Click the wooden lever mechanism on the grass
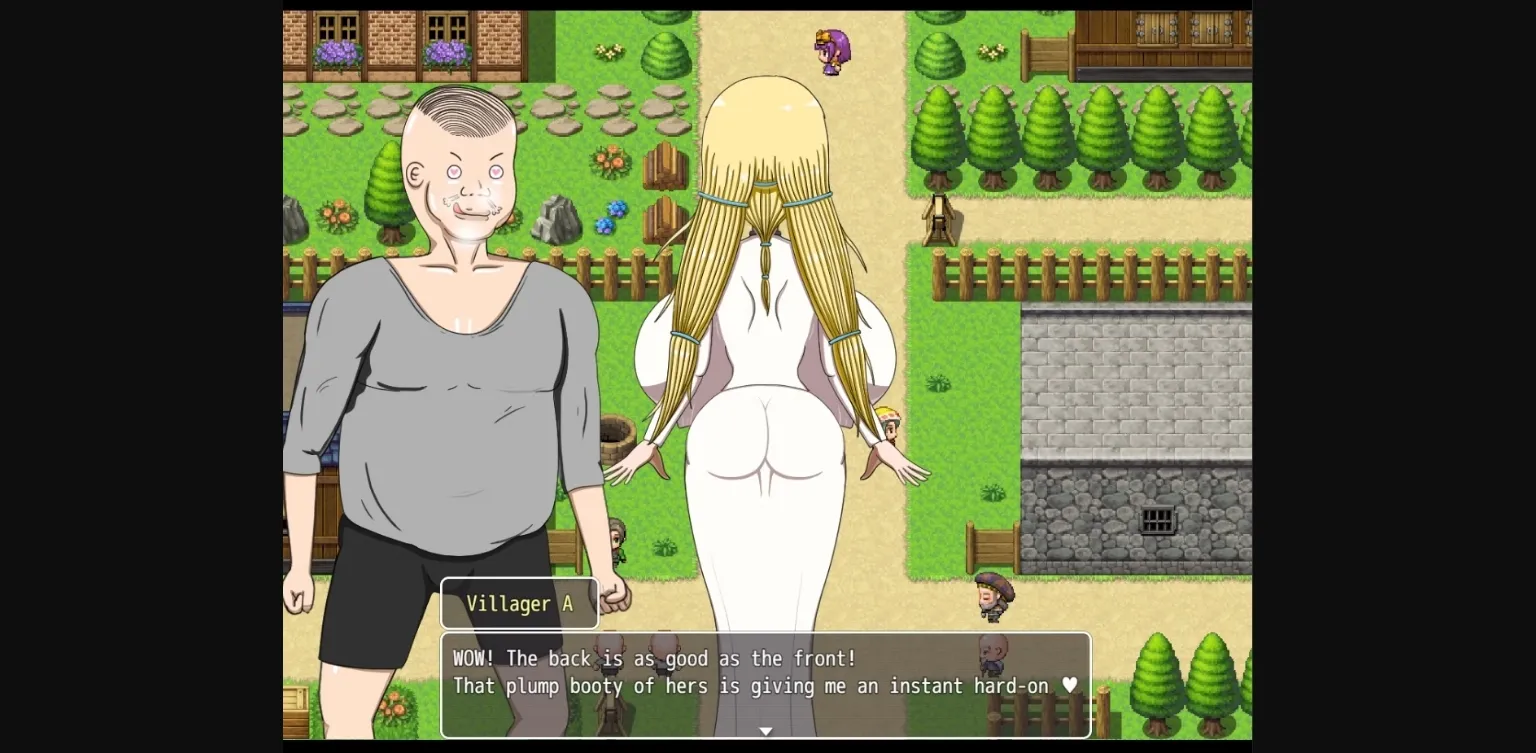Screen dimensions: 1536x753 click(938, 222)
